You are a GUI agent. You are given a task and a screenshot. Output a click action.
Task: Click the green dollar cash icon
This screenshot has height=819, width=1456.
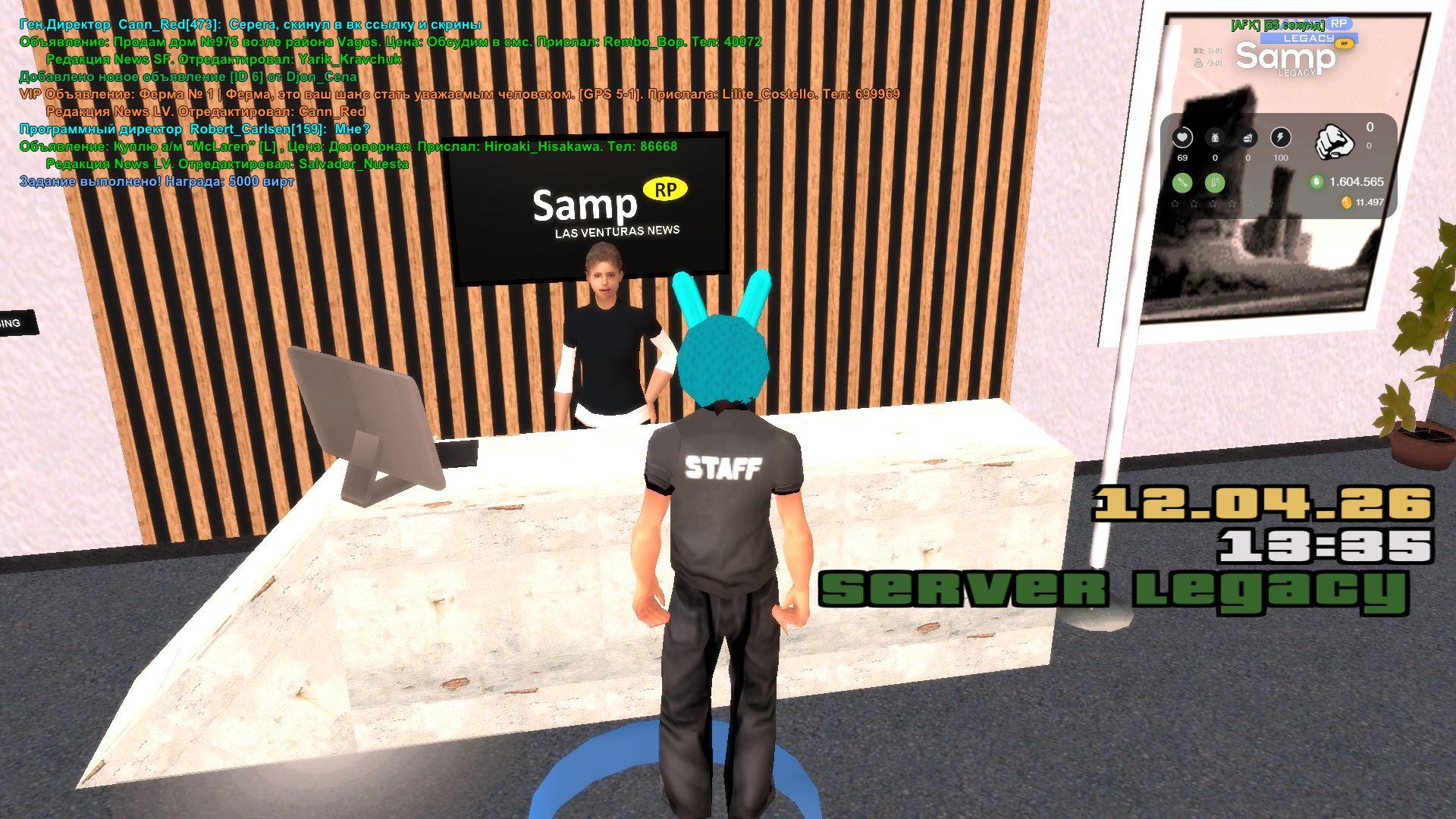(x=1316, y=182)
